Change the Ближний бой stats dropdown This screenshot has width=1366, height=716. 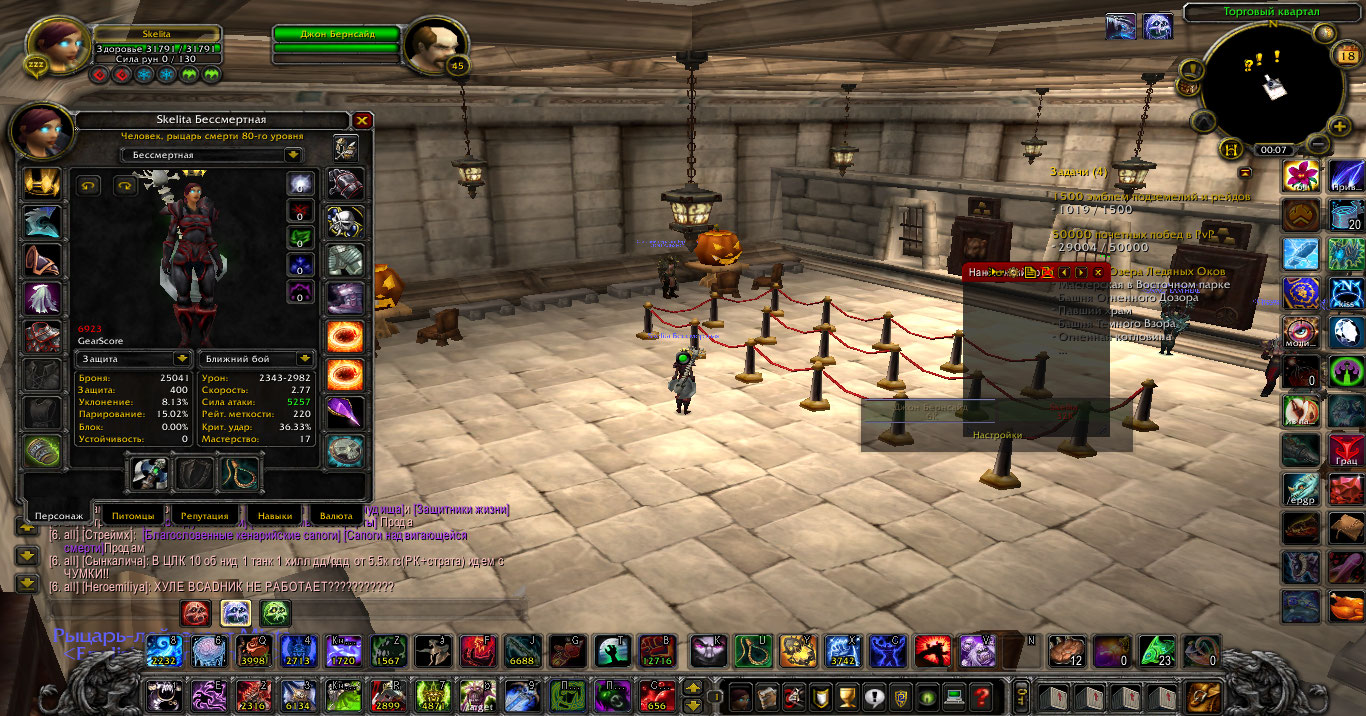pos(305,358)
